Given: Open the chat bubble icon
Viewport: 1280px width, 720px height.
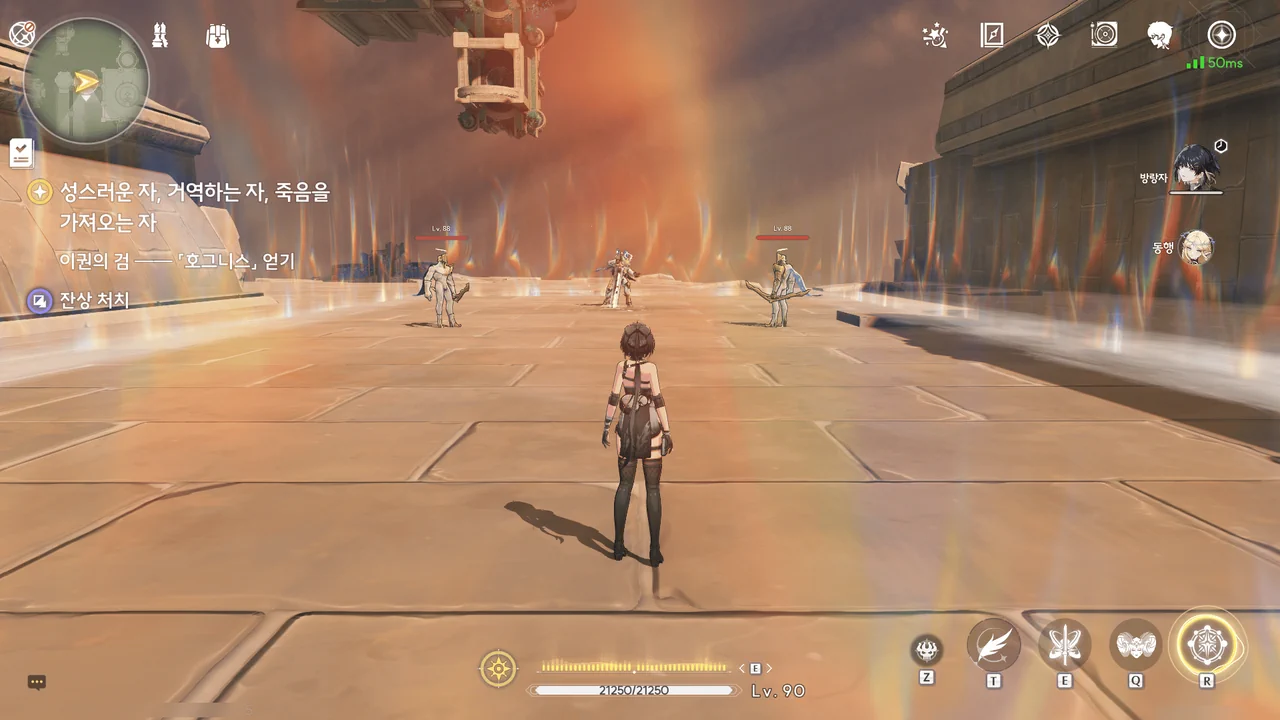Looking at the screenshot, I should [x=37, y=682].
